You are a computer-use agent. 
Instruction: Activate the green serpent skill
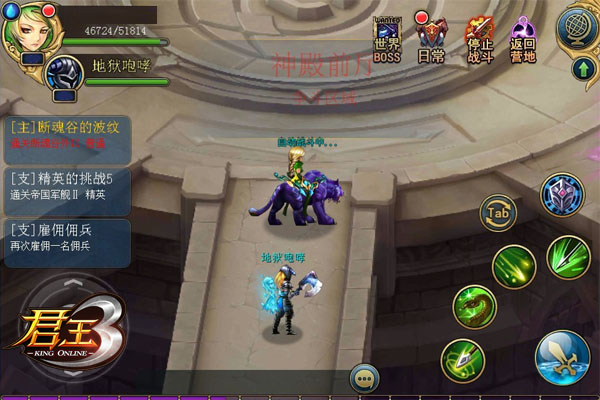(475, 305)
